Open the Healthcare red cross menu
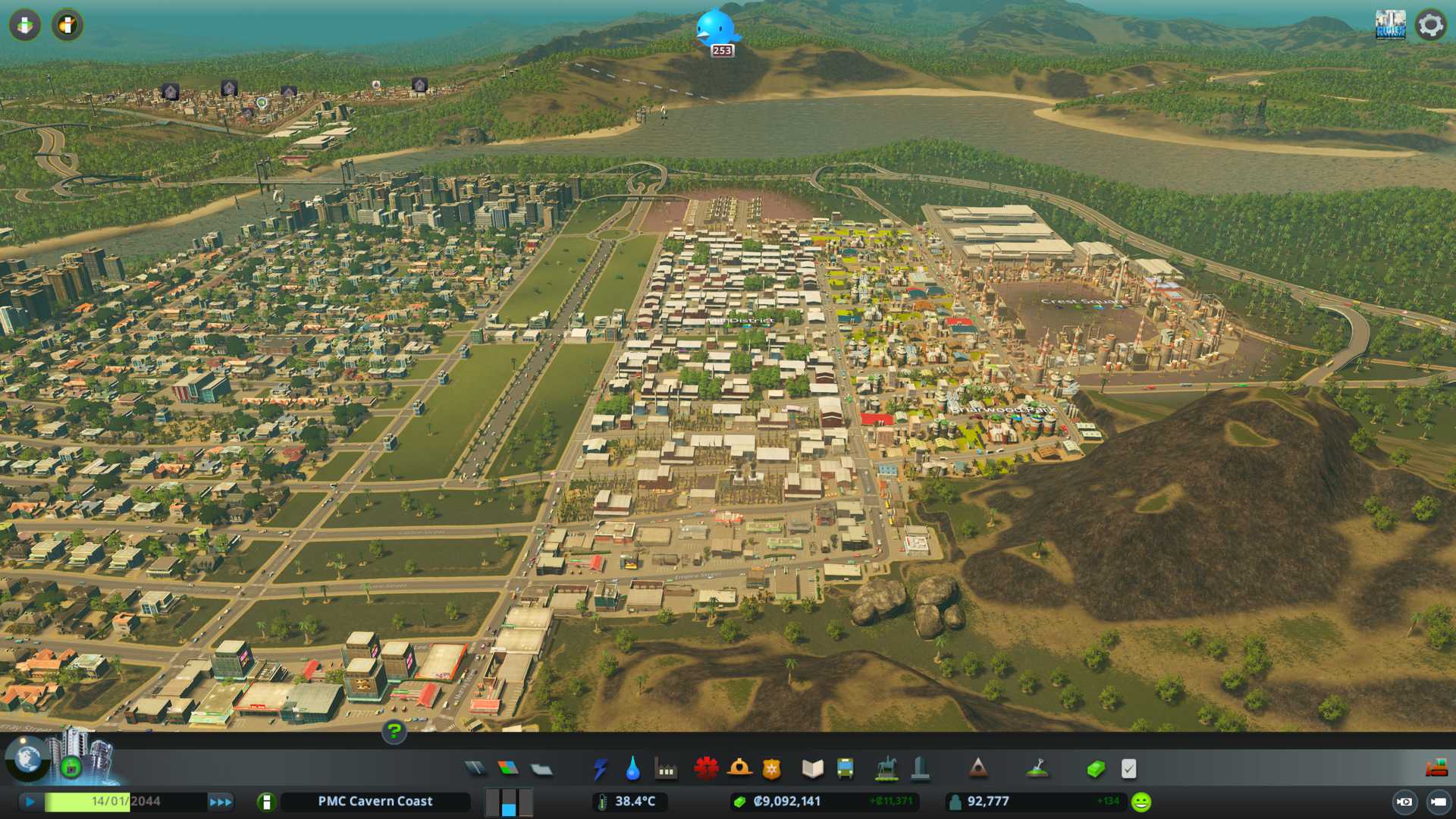This screenshot has width=1456, height=819. [x=706, y=769]
